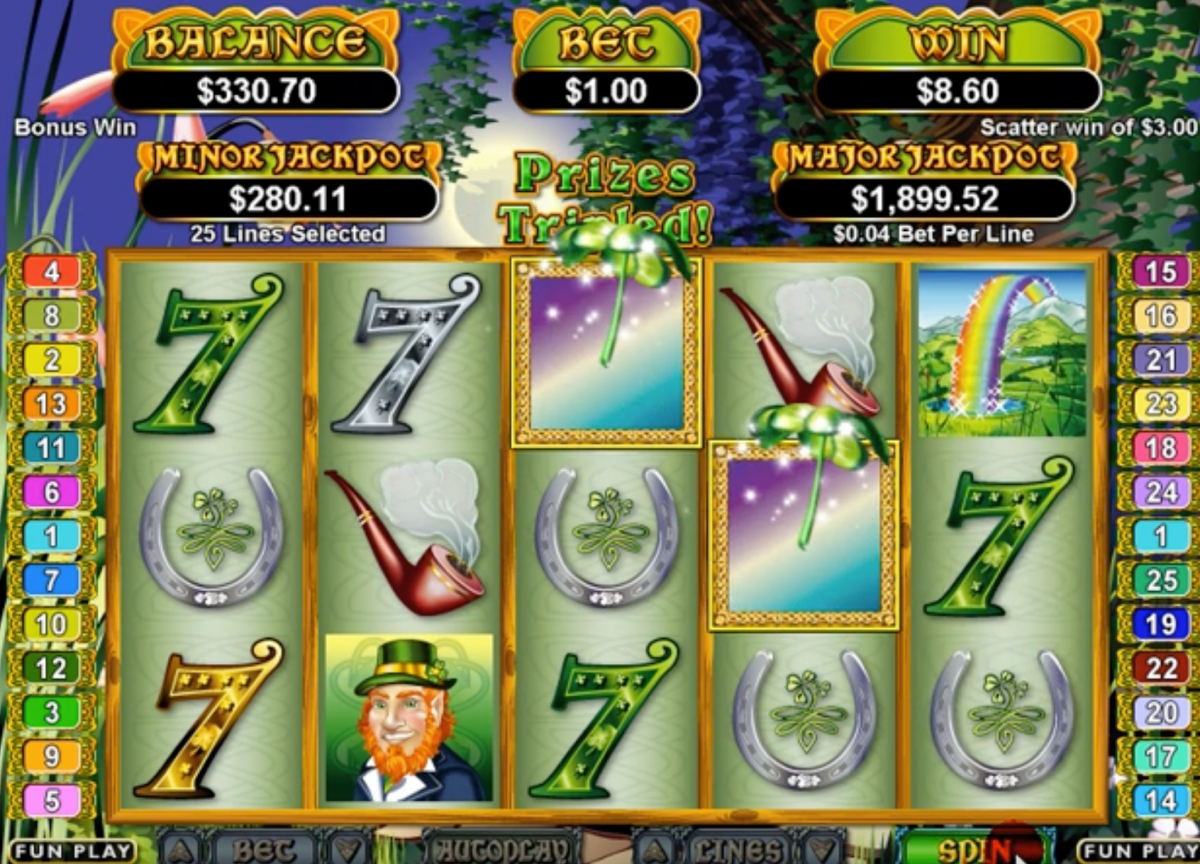The width and height of the screenshot is (1200, 864).
Task: Select payline 4 marker
Action: pos(51,272)
